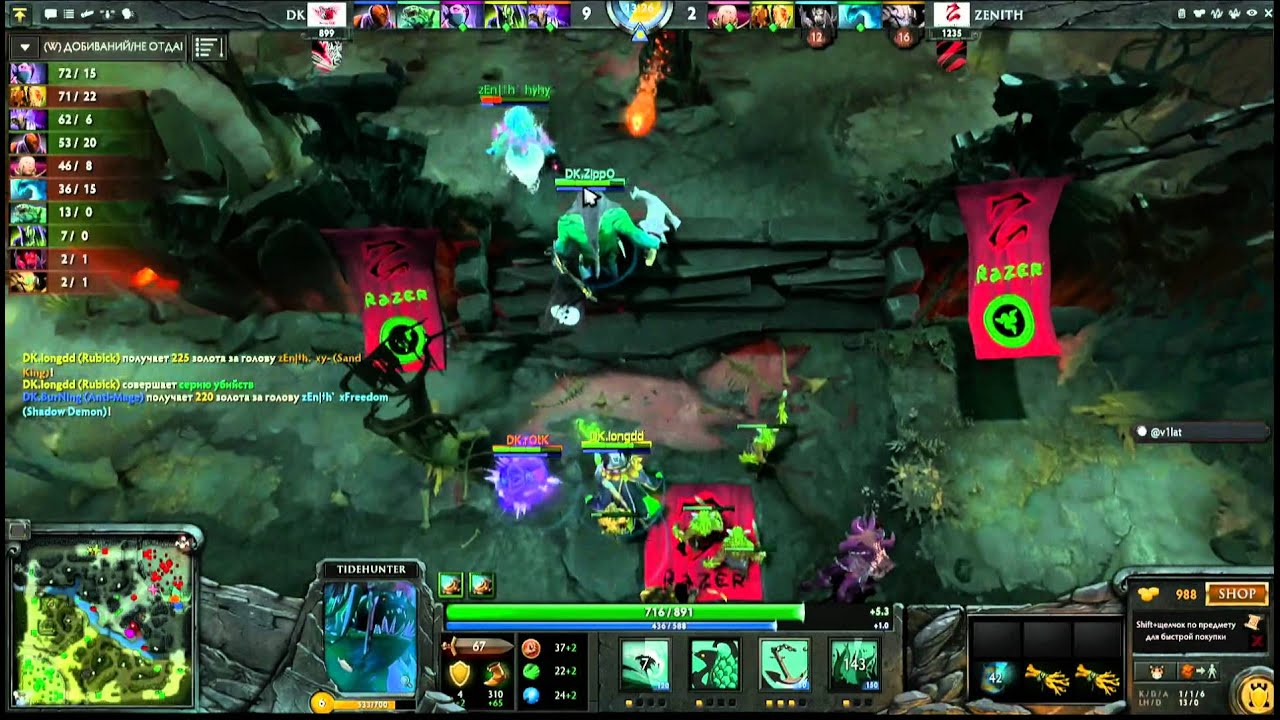Toggle the stats list view button
Viewport: 1280px width, 720px height.
(x=208, y=47)
